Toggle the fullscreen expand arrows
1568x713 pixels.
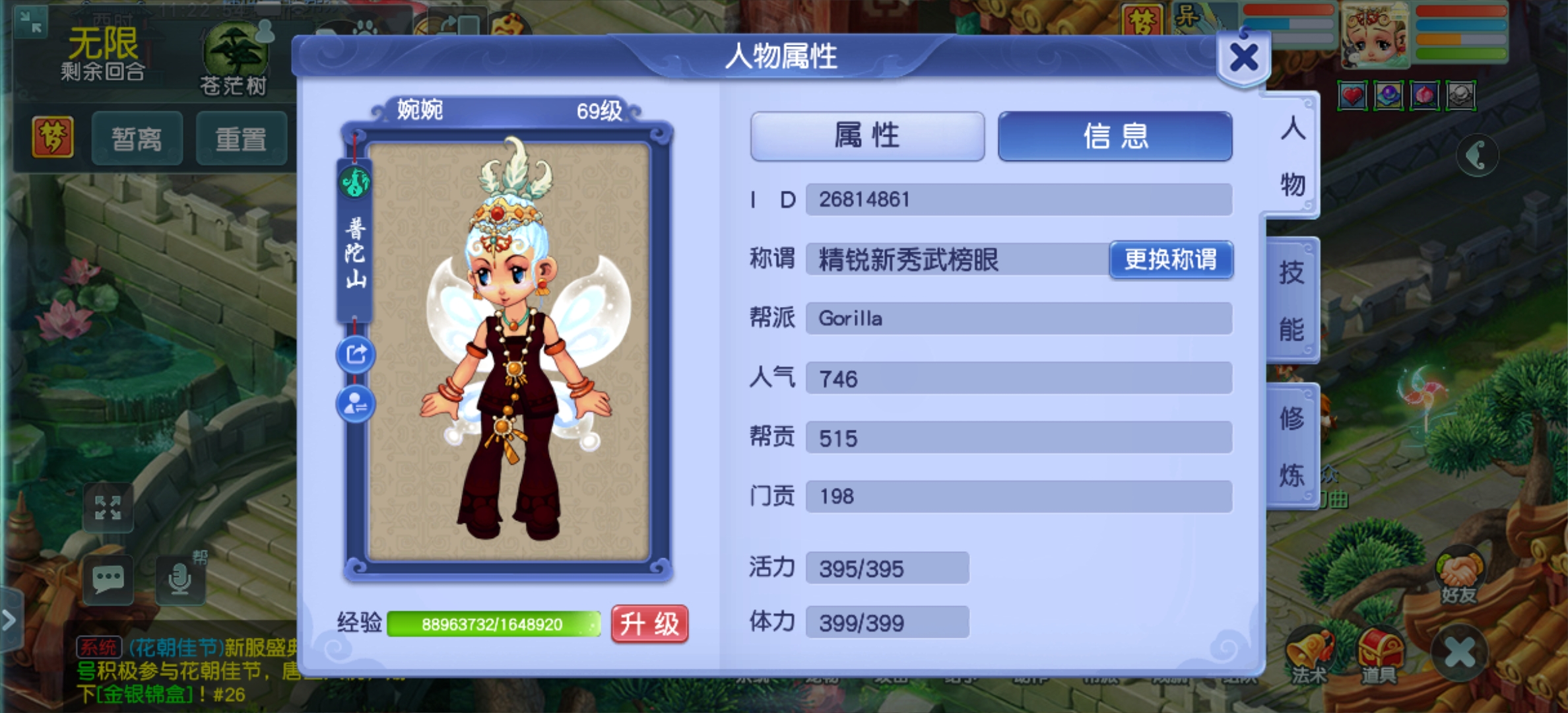point(110,508)
